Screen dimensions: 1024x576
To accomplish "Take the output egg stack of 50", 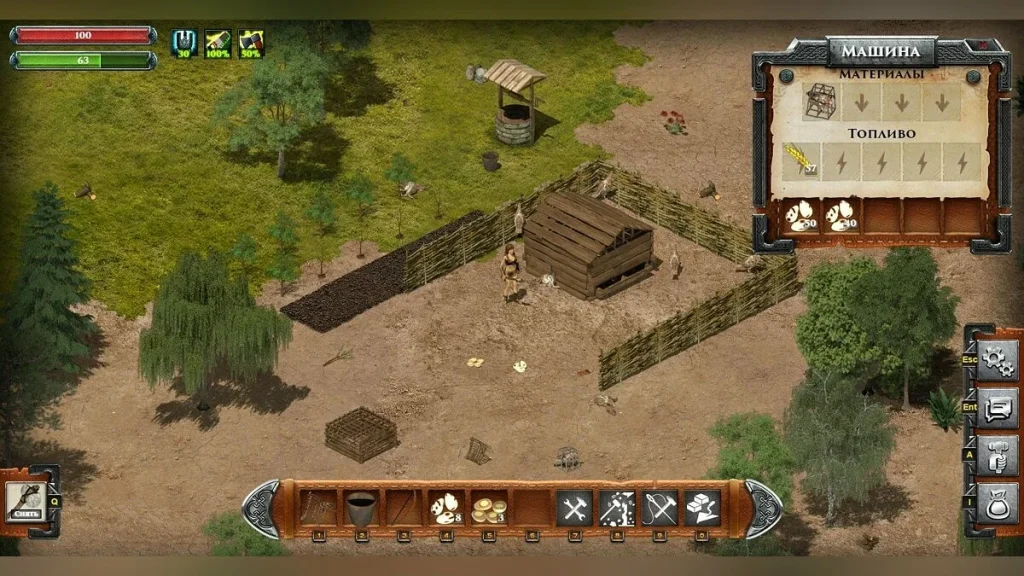I will tap(799, 215).
